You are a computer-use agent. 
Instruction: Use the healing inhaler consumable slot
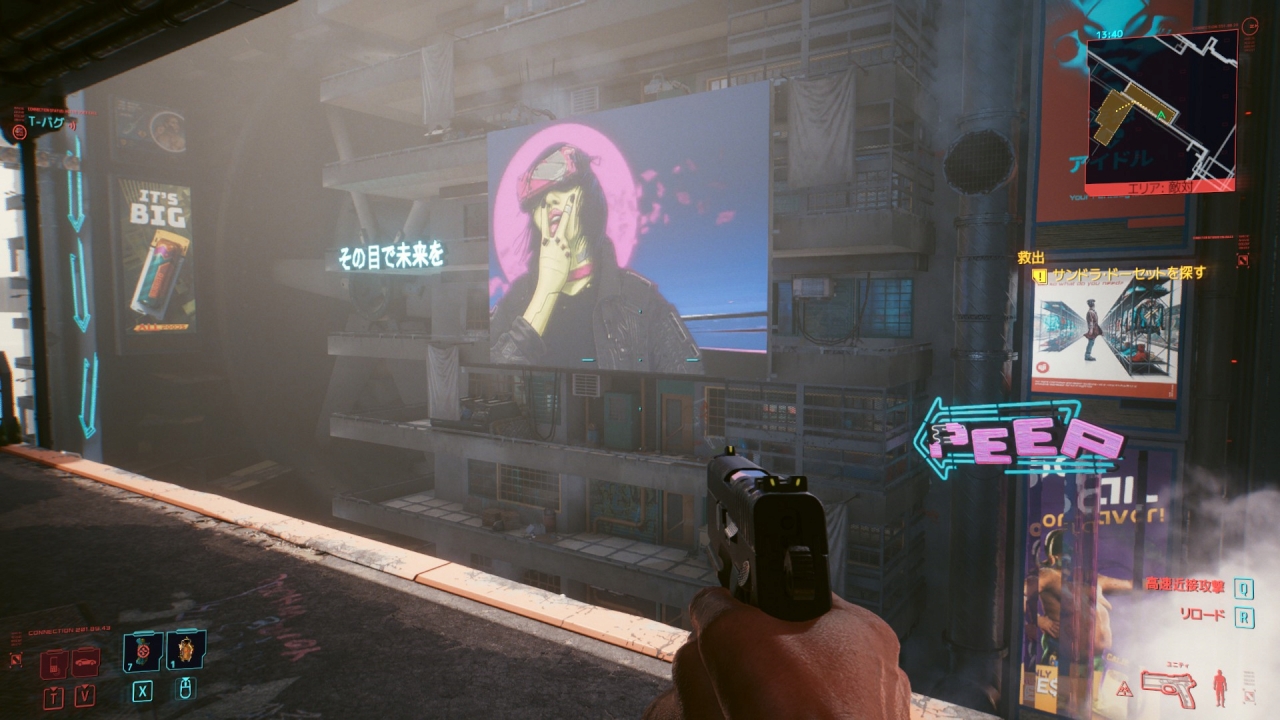click(x=142, y=652)
